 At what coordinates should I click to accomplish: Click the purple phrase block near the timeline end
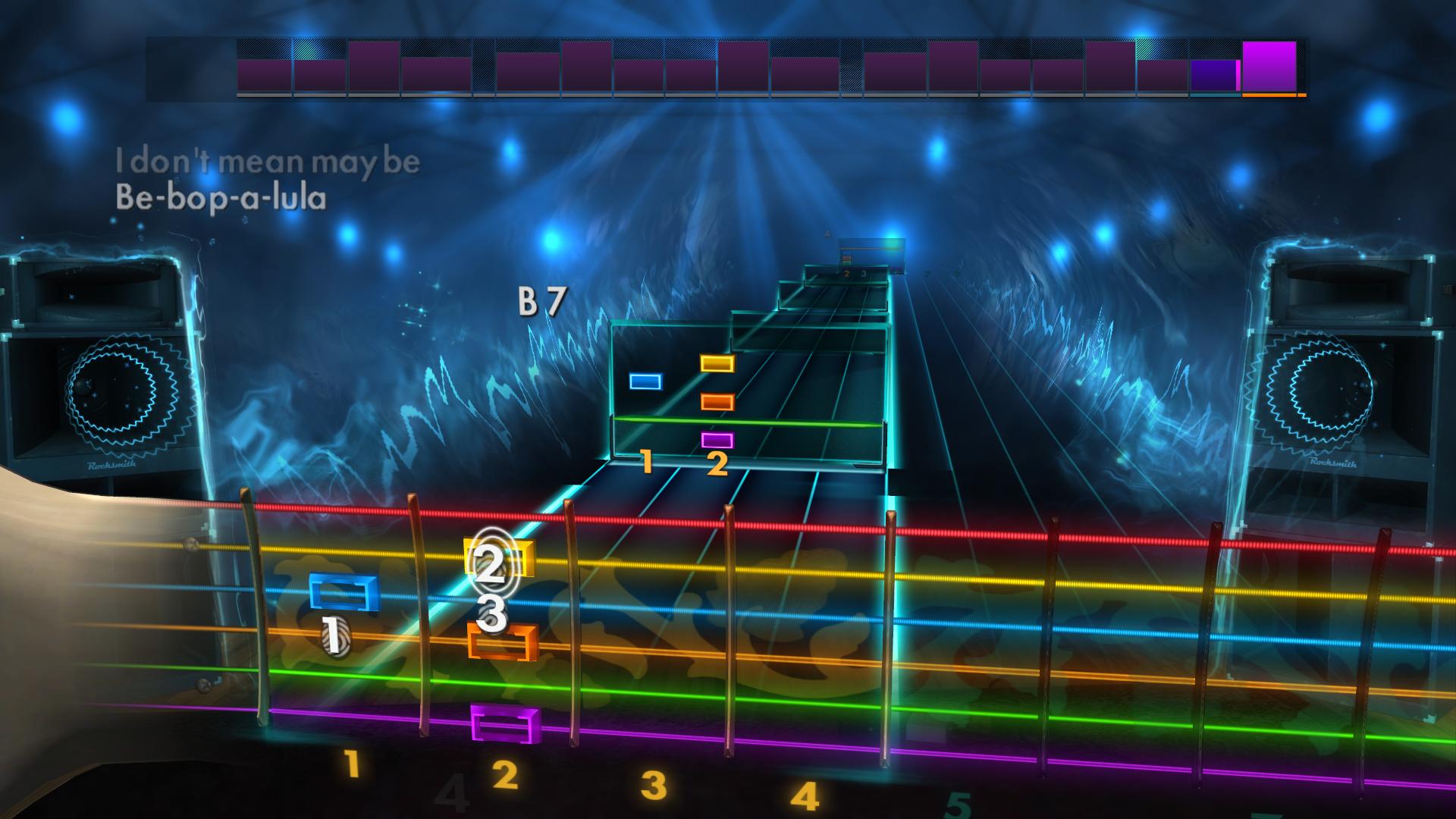[1213, 76]
